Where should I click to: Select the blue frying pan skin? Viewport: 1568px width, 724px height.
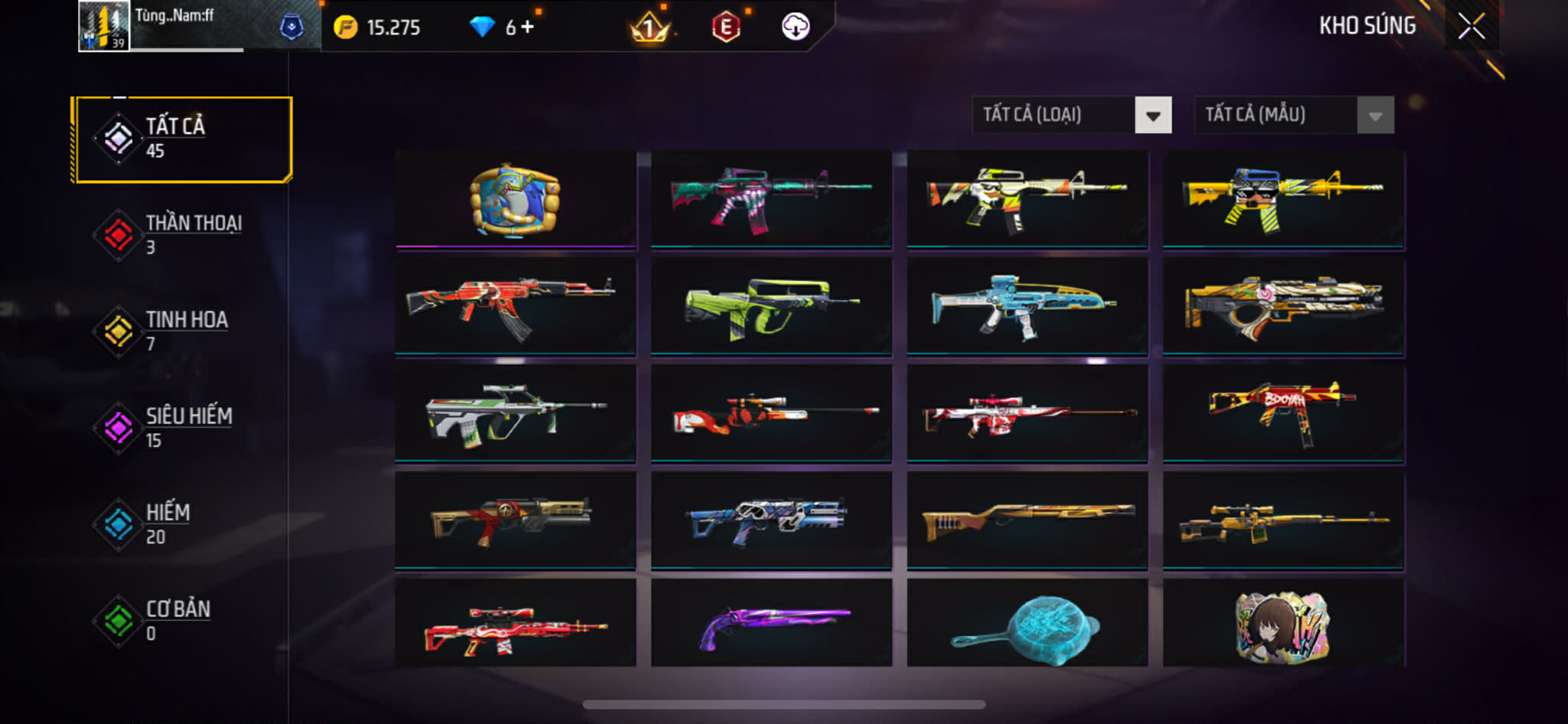(x=1027, y=624)
